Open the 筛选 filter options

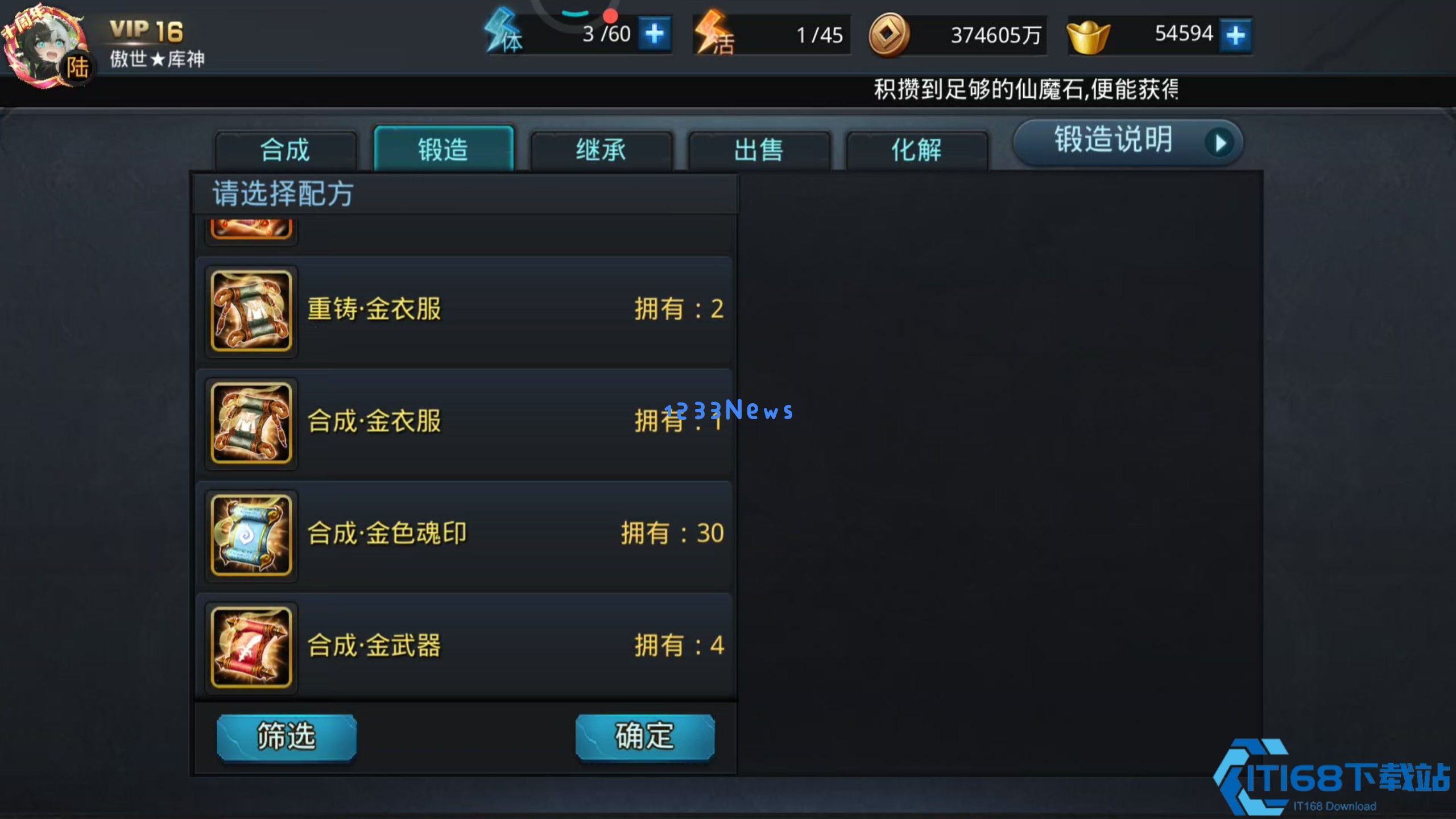pos(286,737)
